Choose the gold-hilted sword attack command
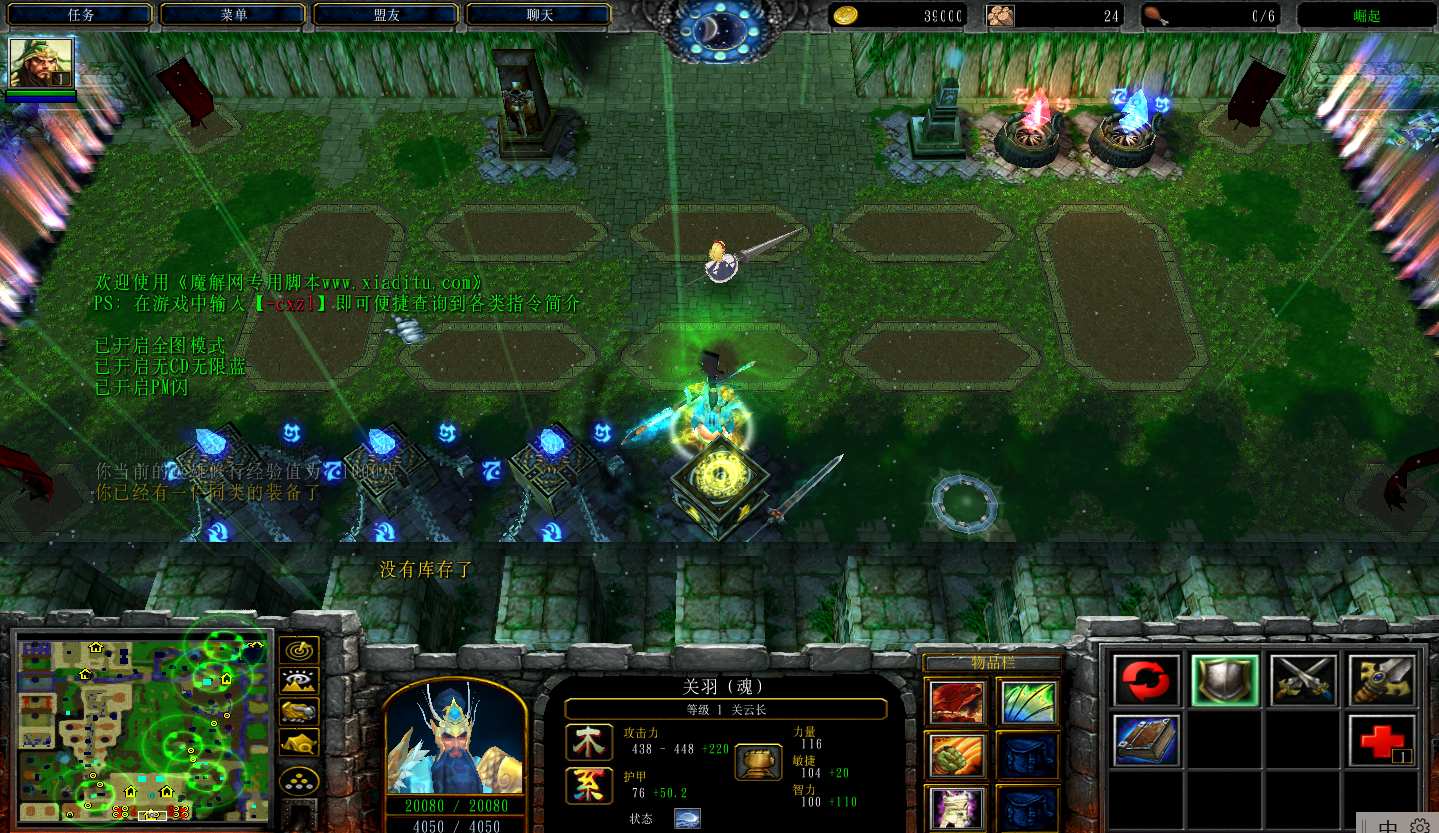This screenshot has width=1439, height=833. tap(1382, 681)
